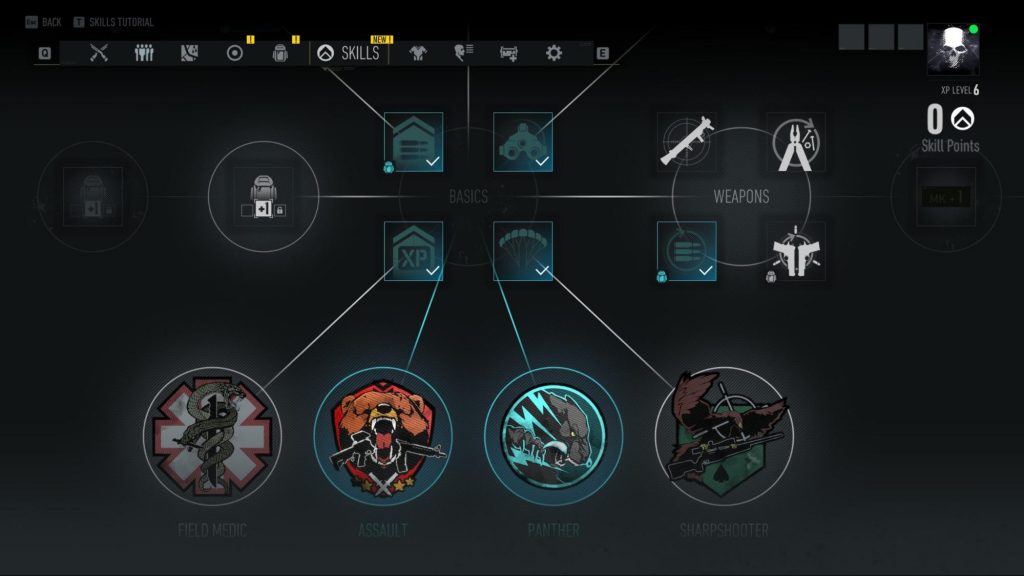
Task: Click the XP bonus skill node
Action: point(413,251)
